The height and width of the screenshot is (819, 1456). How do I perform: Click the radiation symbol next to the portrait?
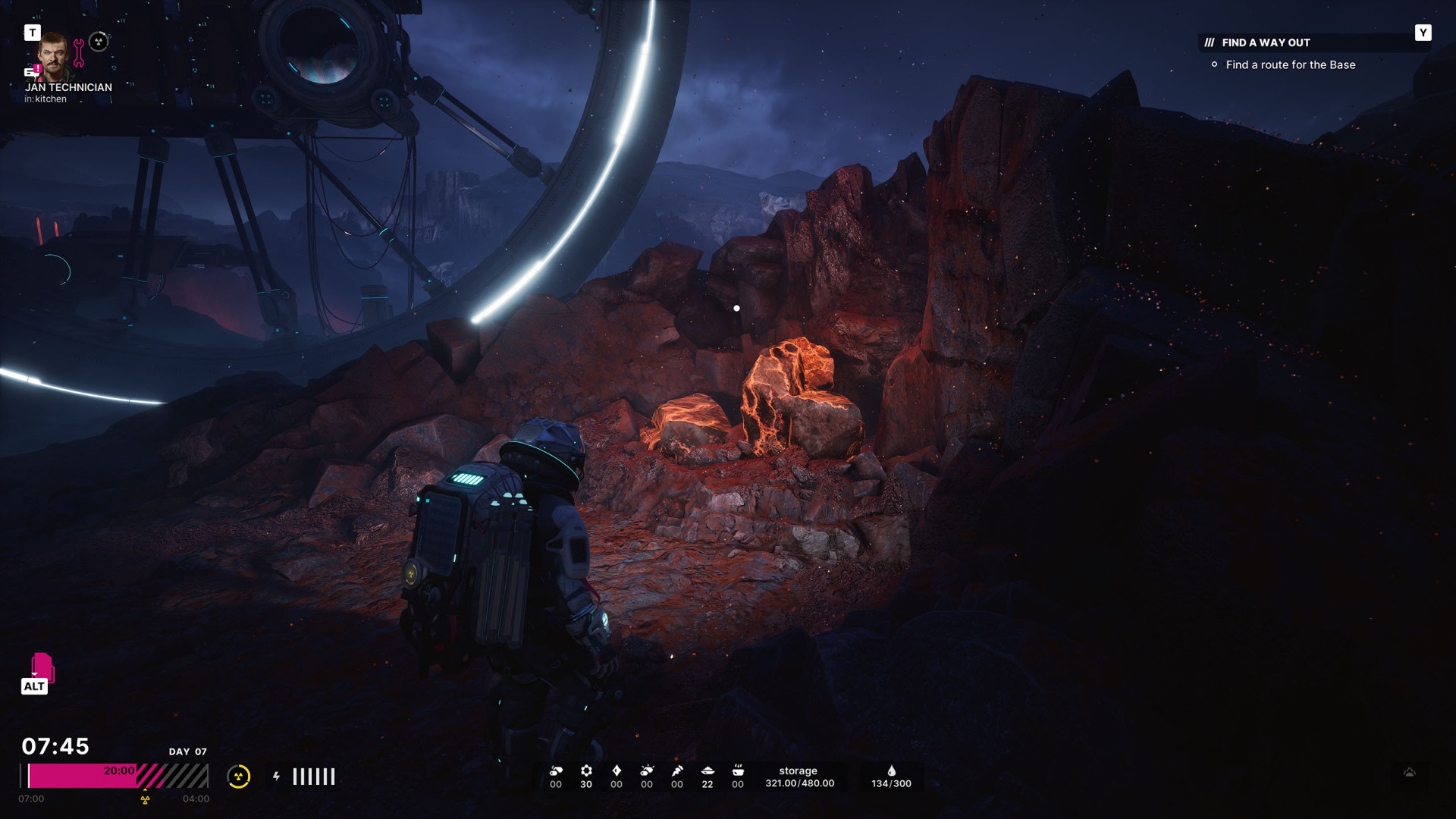[99, 42]
